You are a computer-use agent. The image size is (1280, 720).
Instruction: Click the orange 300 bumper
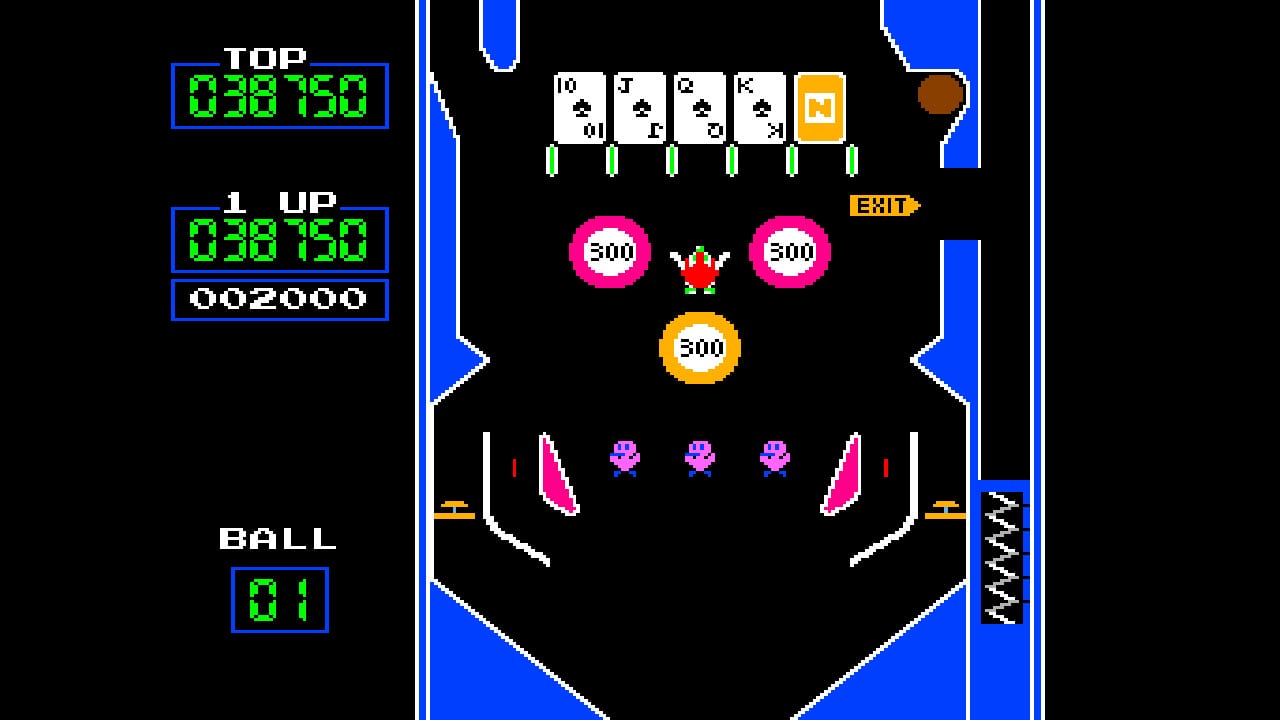(700, 348)
